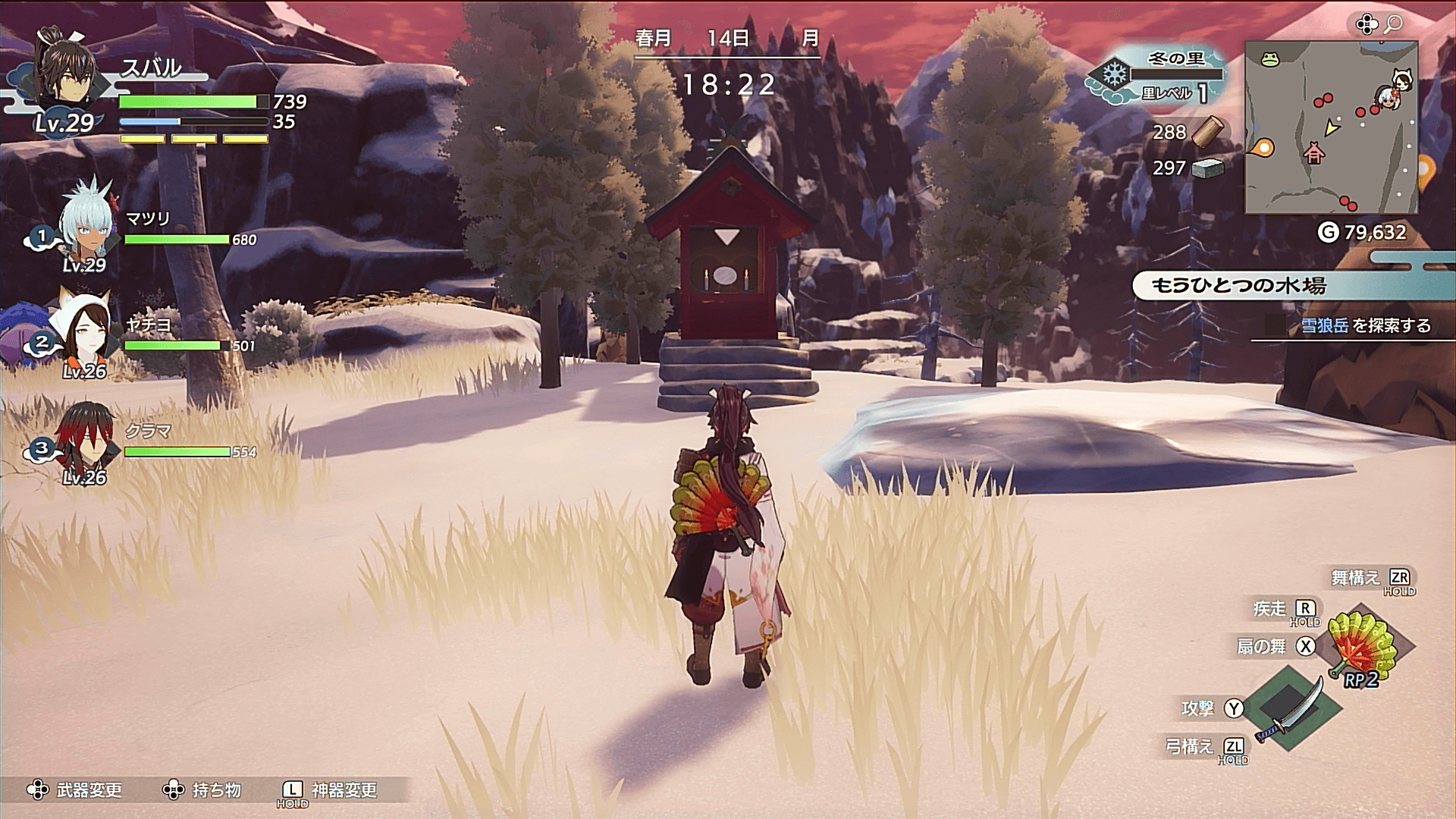
Task: Click the frog icon on the minimap
Action: click(1268, 58)
